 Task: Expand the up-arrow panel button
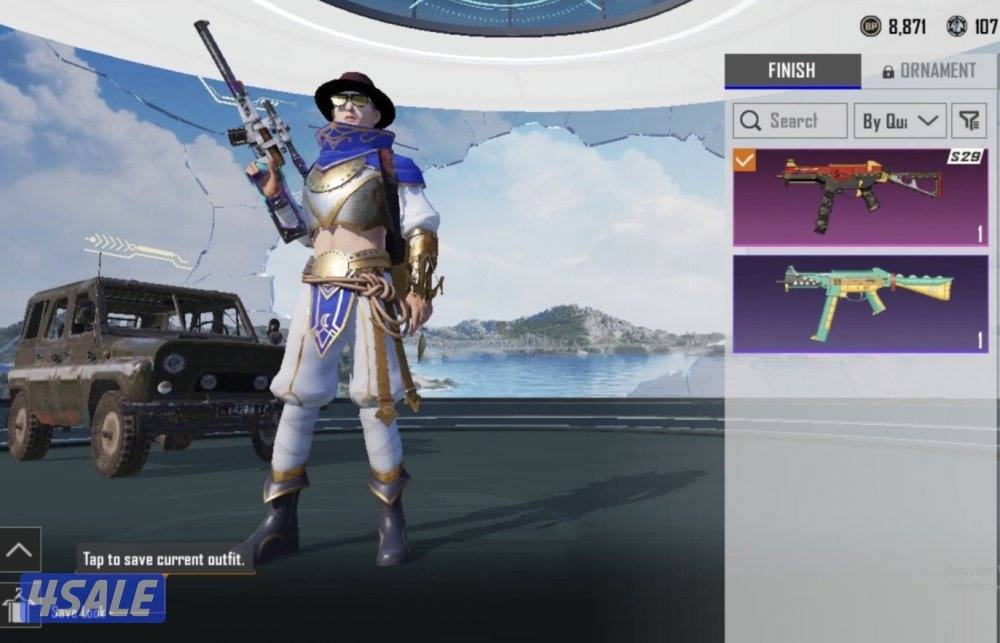pyautogui.click(x=20, y=550)
